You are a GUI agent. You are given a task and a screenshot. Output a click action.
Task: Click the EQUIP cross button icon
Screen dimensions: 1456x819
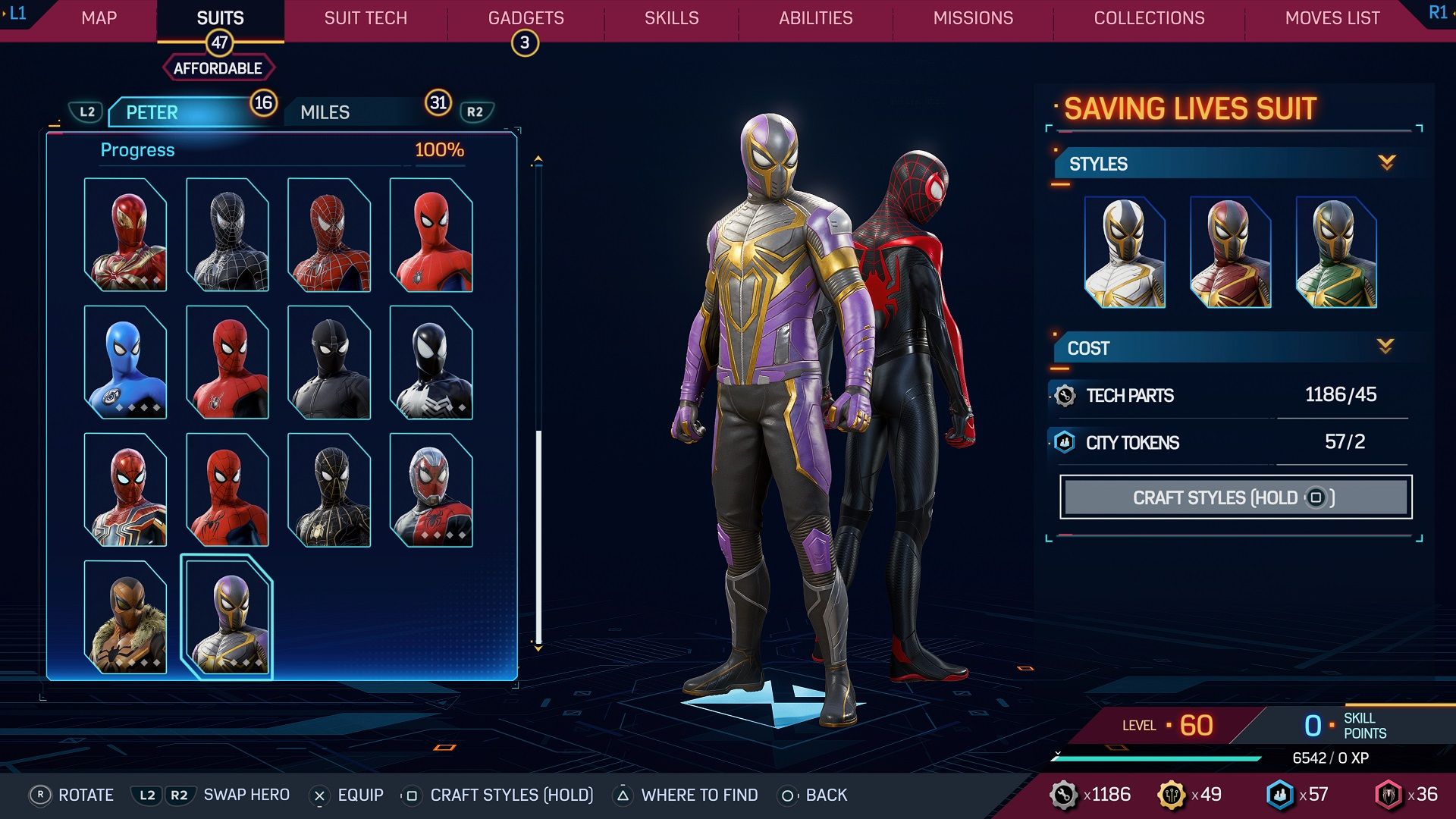pos(321,795)
